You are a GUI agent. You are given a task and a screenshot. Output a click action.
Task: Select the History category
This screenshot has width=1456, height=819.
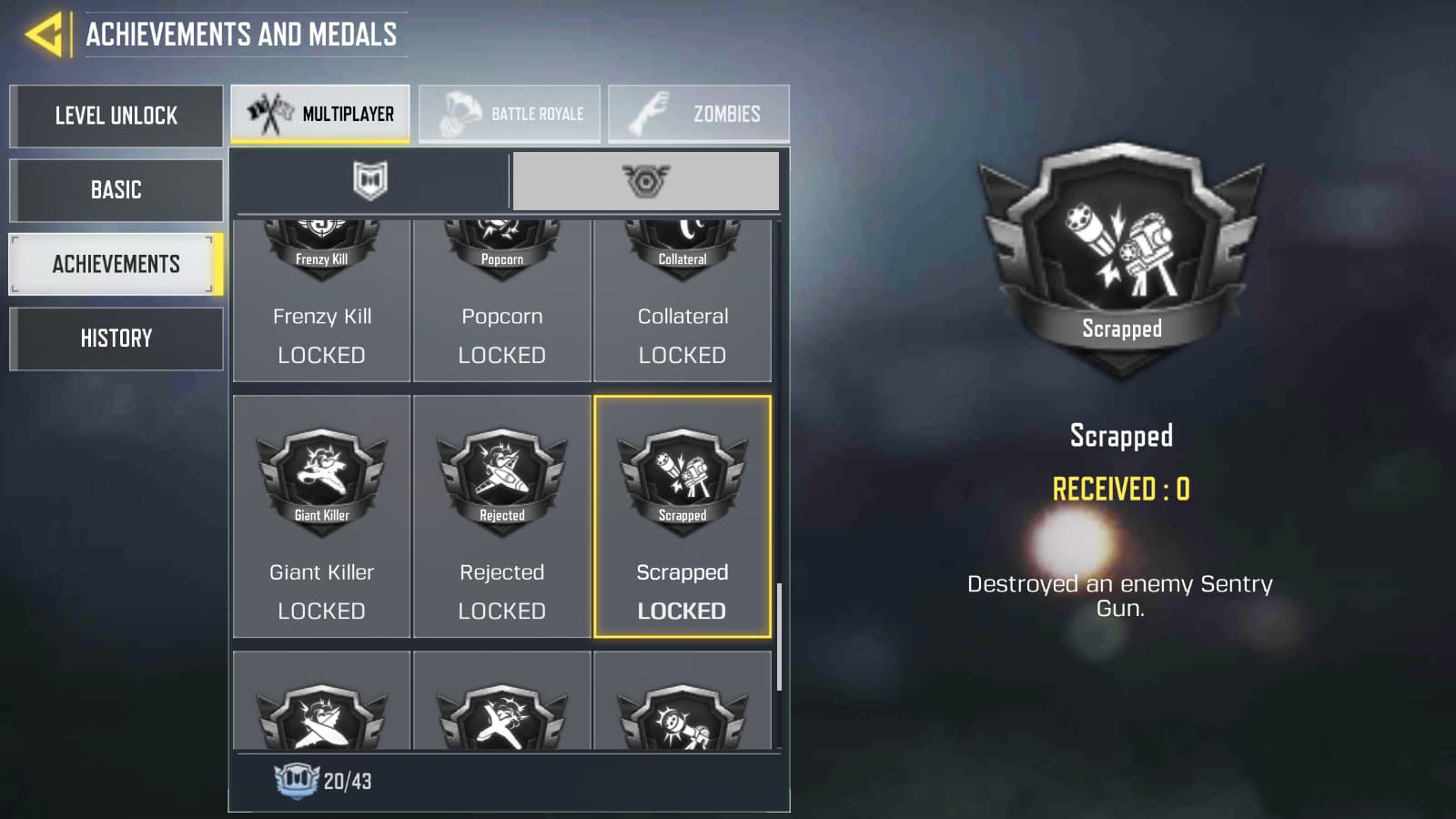tap(116, 338)
